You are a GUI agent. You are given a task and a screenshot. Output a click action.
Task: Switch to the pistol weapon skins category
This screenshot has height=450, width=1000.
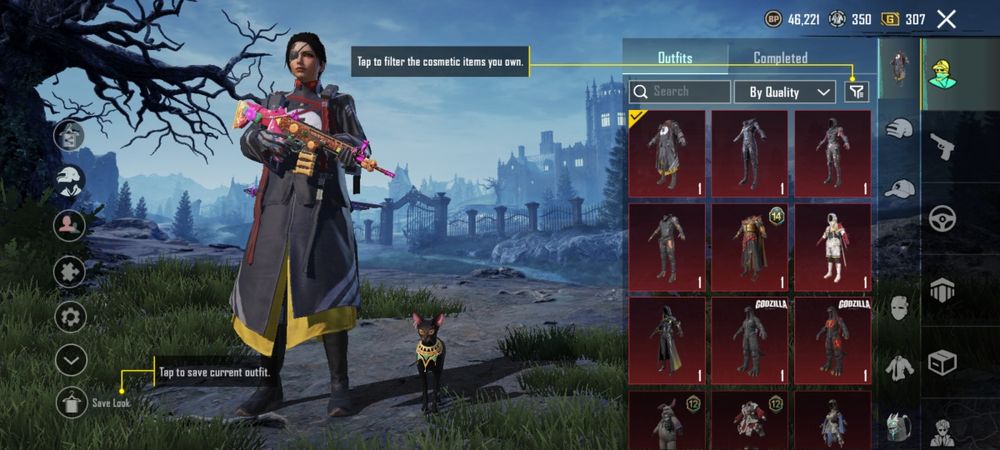[942, 148]
